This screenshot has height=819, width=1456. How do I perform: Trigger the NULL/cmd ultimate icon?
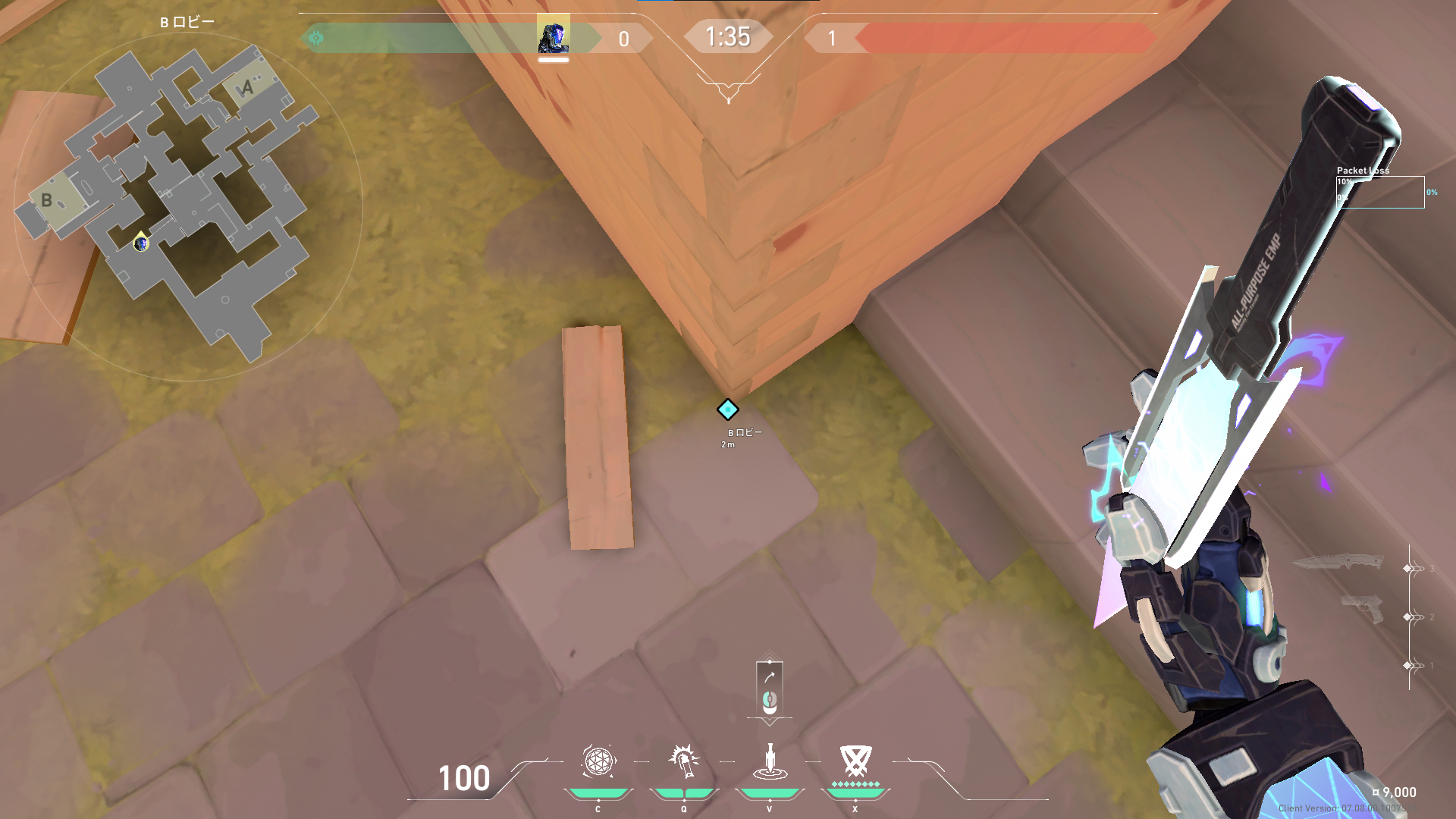pyautogui.click(x=855, y=760)
